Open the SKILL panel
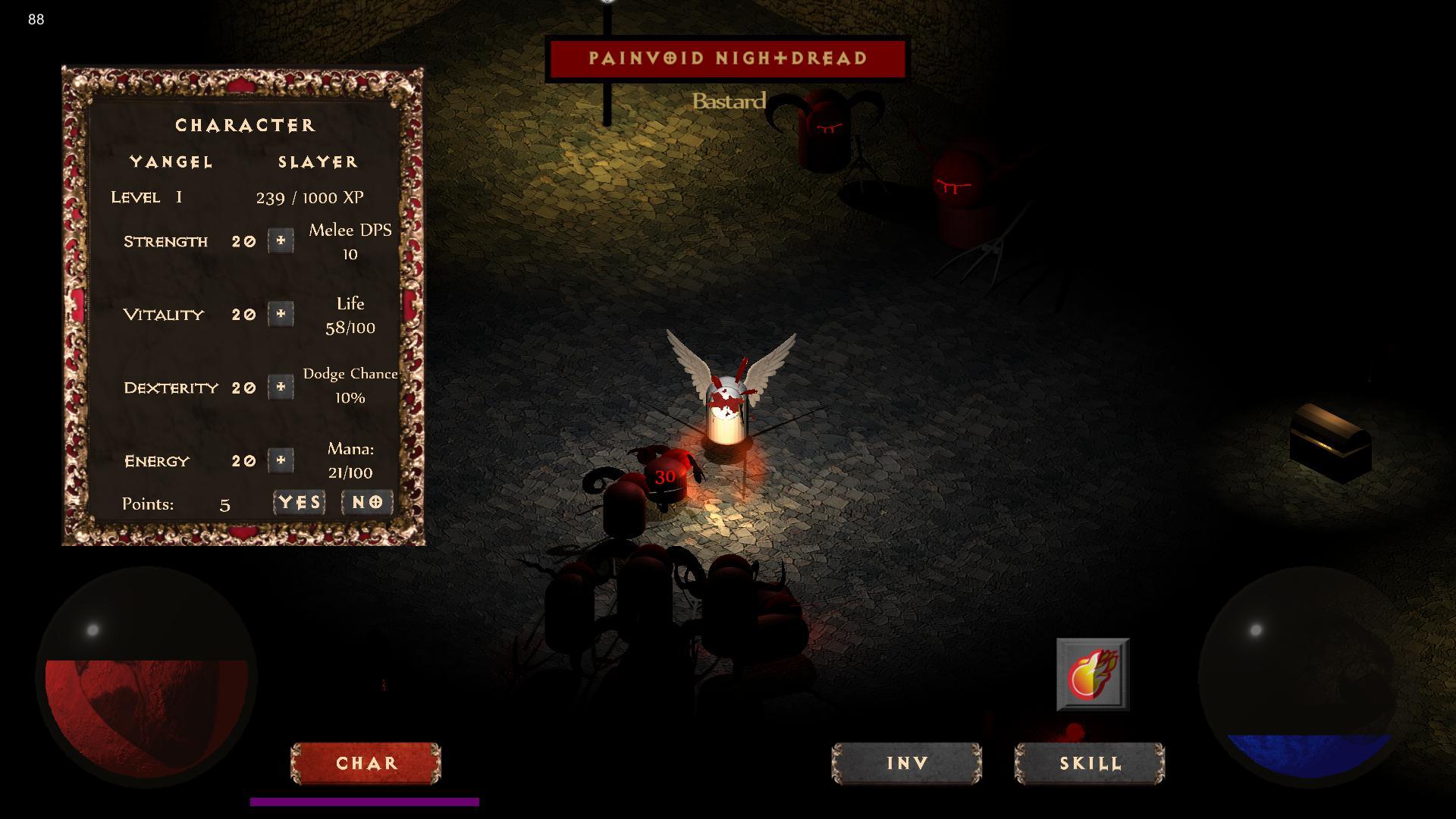This screenshot has height=819, width=1456. pos(1090,763)
